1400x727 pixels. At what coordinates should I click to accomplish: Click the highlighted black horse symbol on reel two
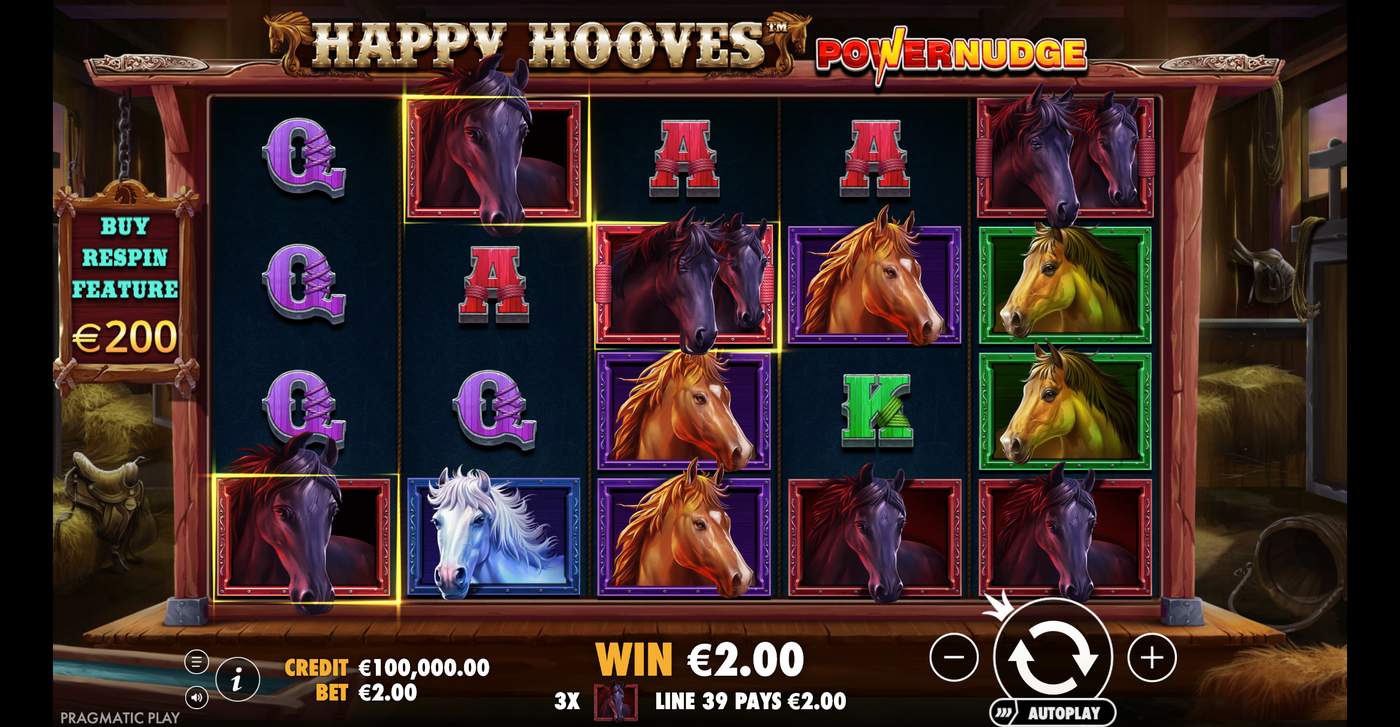coord(494,160)
